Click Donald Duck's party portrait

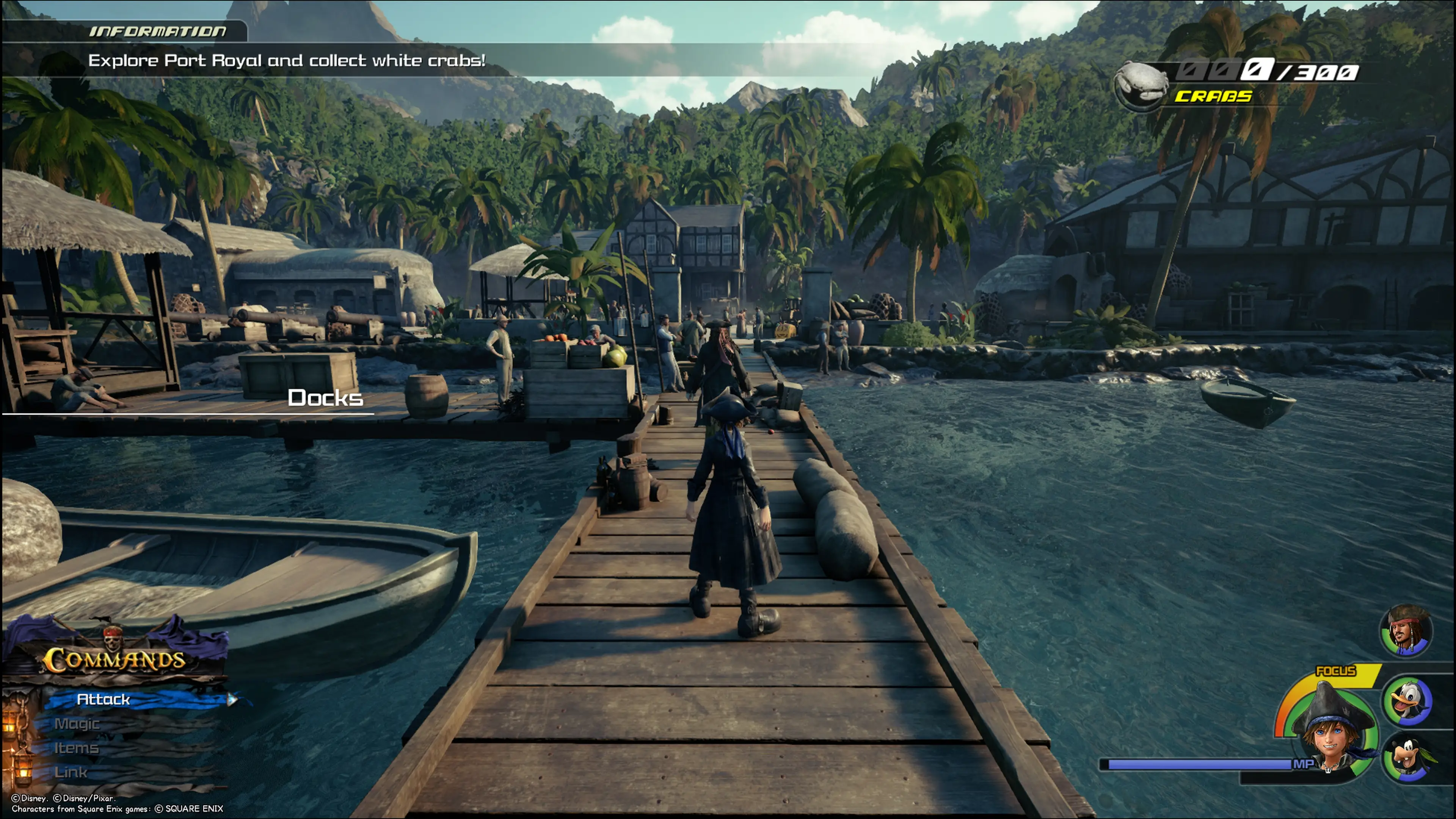1407,701
